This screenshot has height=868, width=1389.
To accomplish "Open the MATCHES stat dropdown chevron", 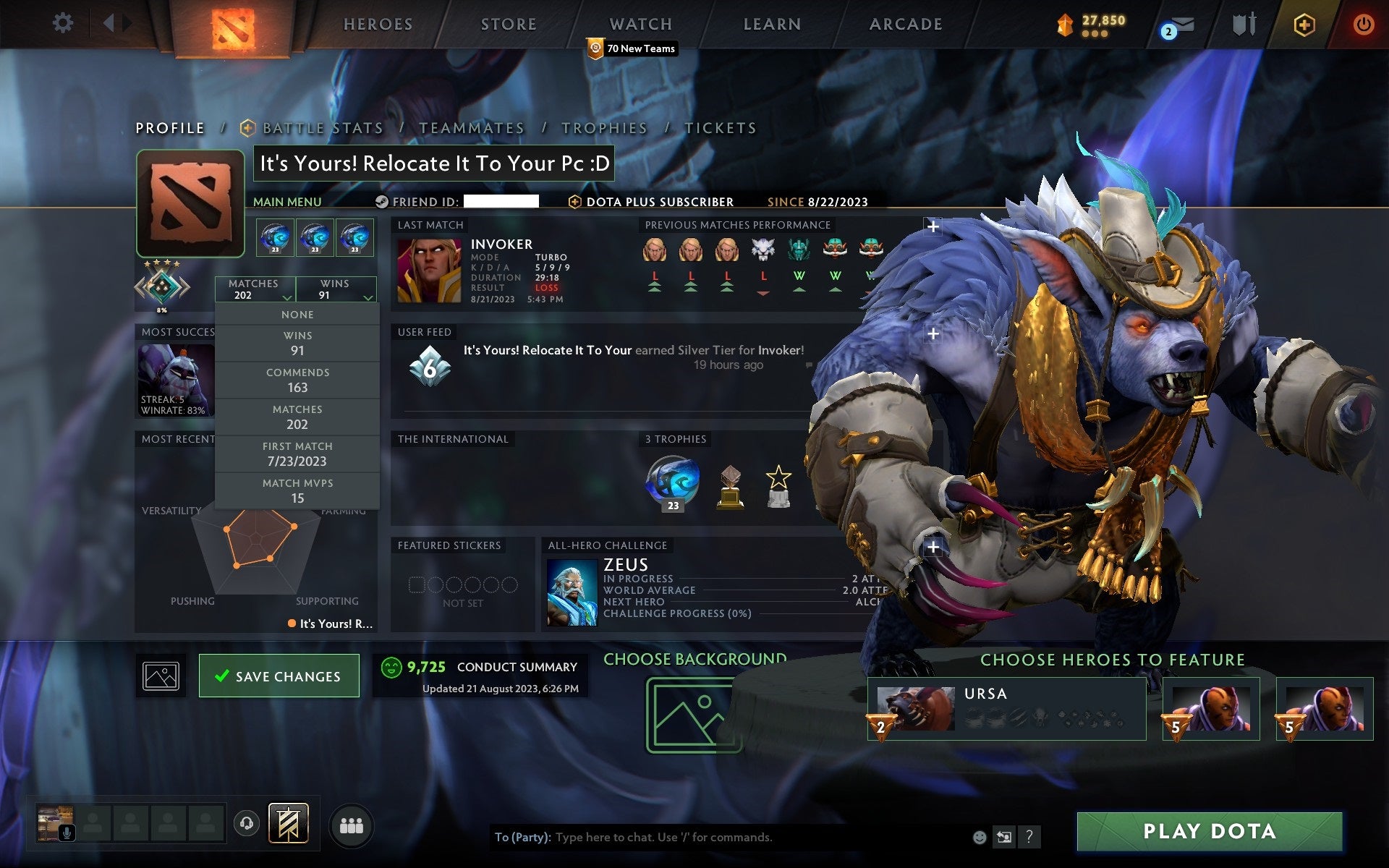I will click(x=286, y=297).
